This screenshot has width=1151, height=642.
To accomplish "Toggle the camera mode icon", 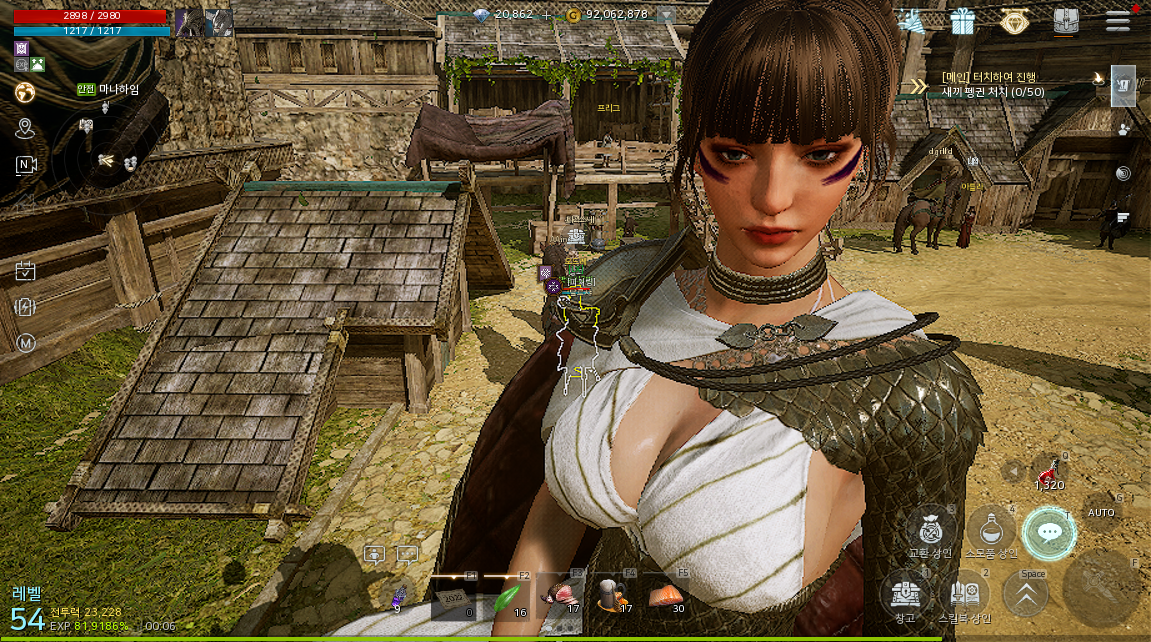I will tap(25, 165).
